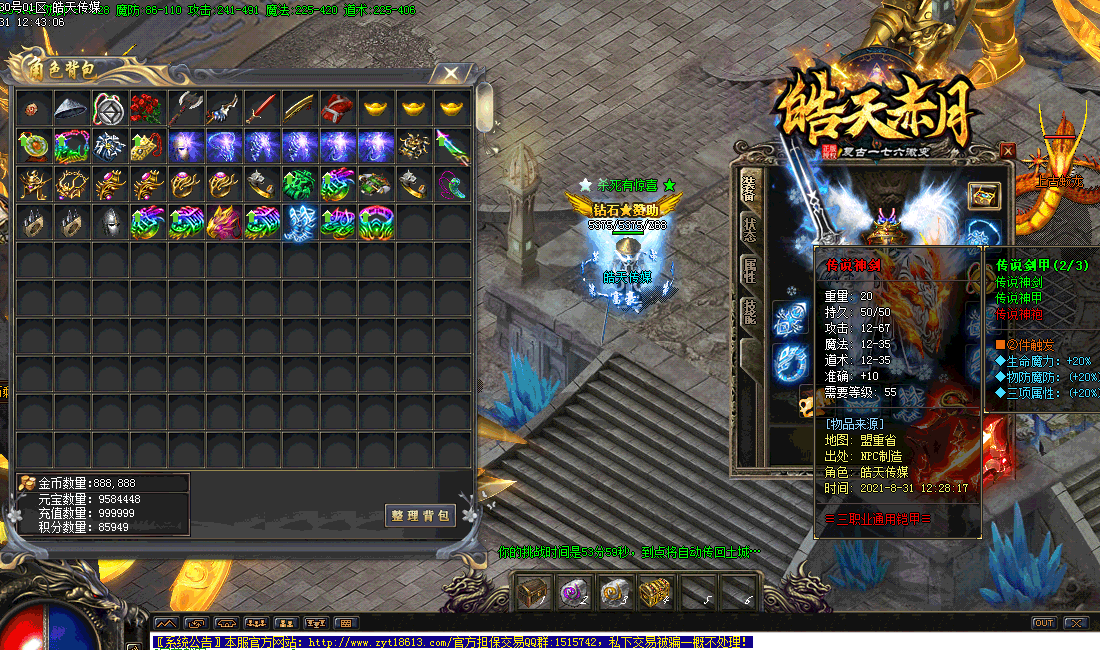Switch to the 状态 status tab

[749, 227]
